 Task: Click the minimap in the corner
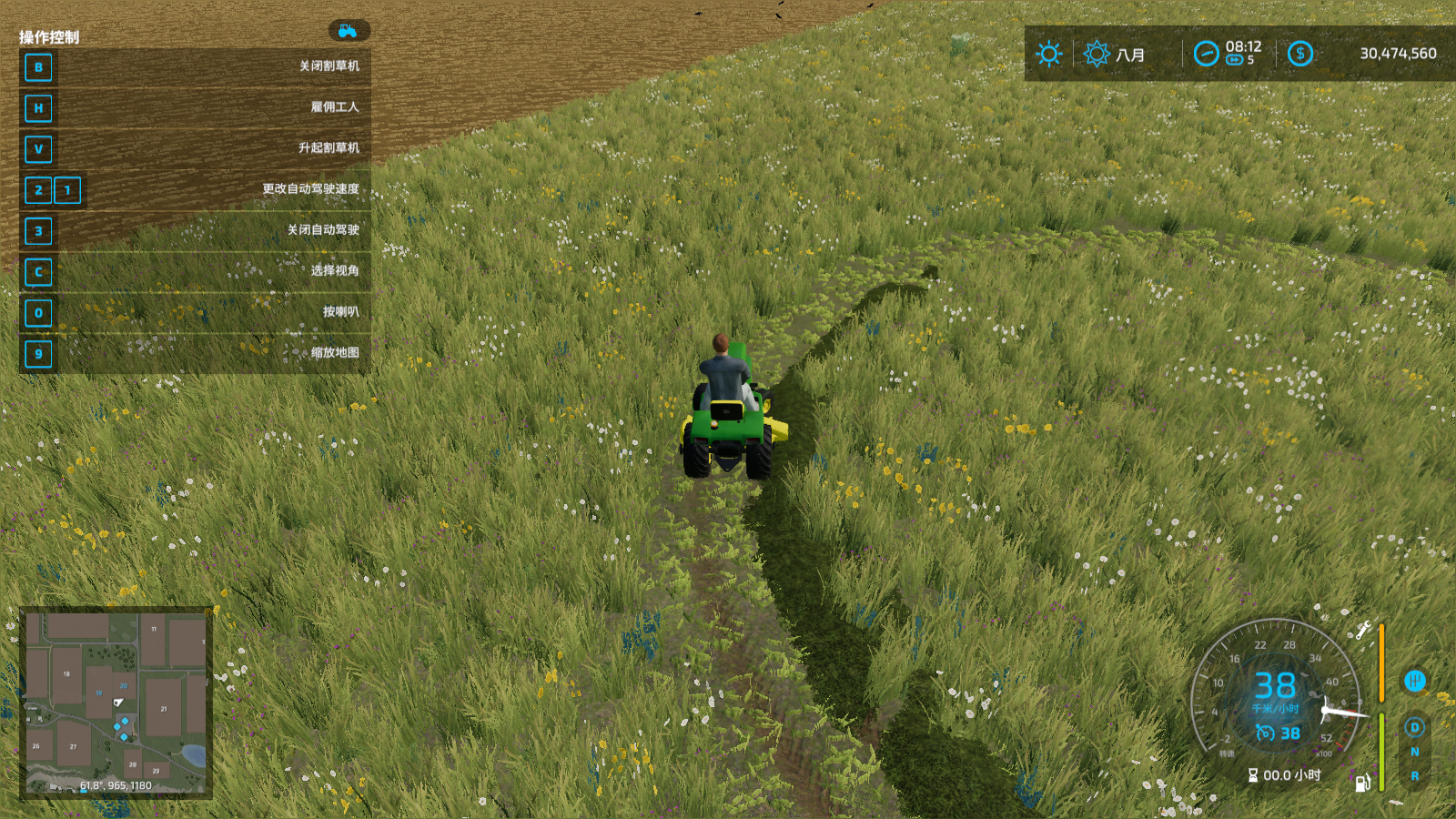(x=116, y=703)
